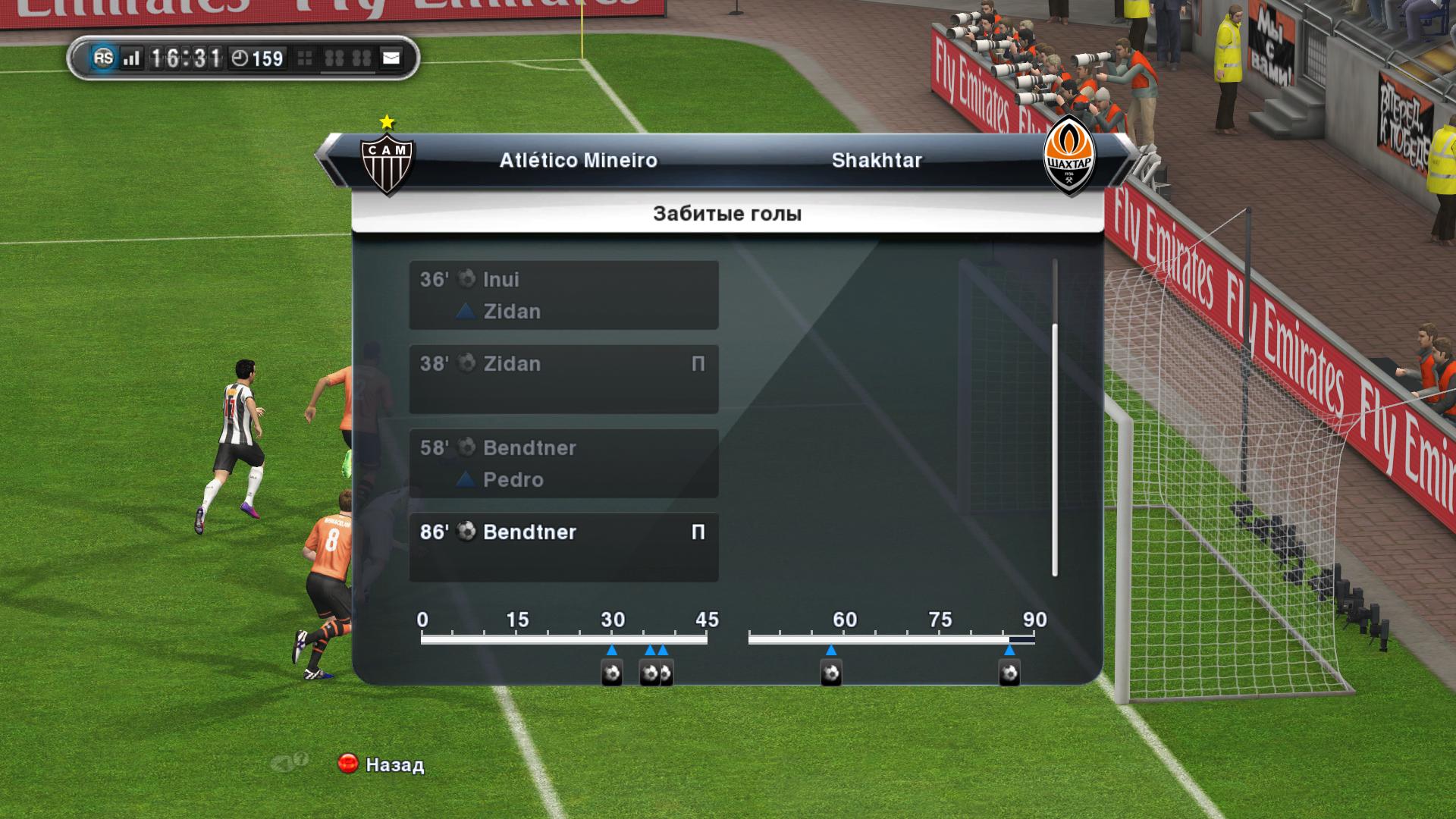Select the 36' Inui goal entry
Viewport: 1456px width, 819px height.
click(x=563, y=295)
